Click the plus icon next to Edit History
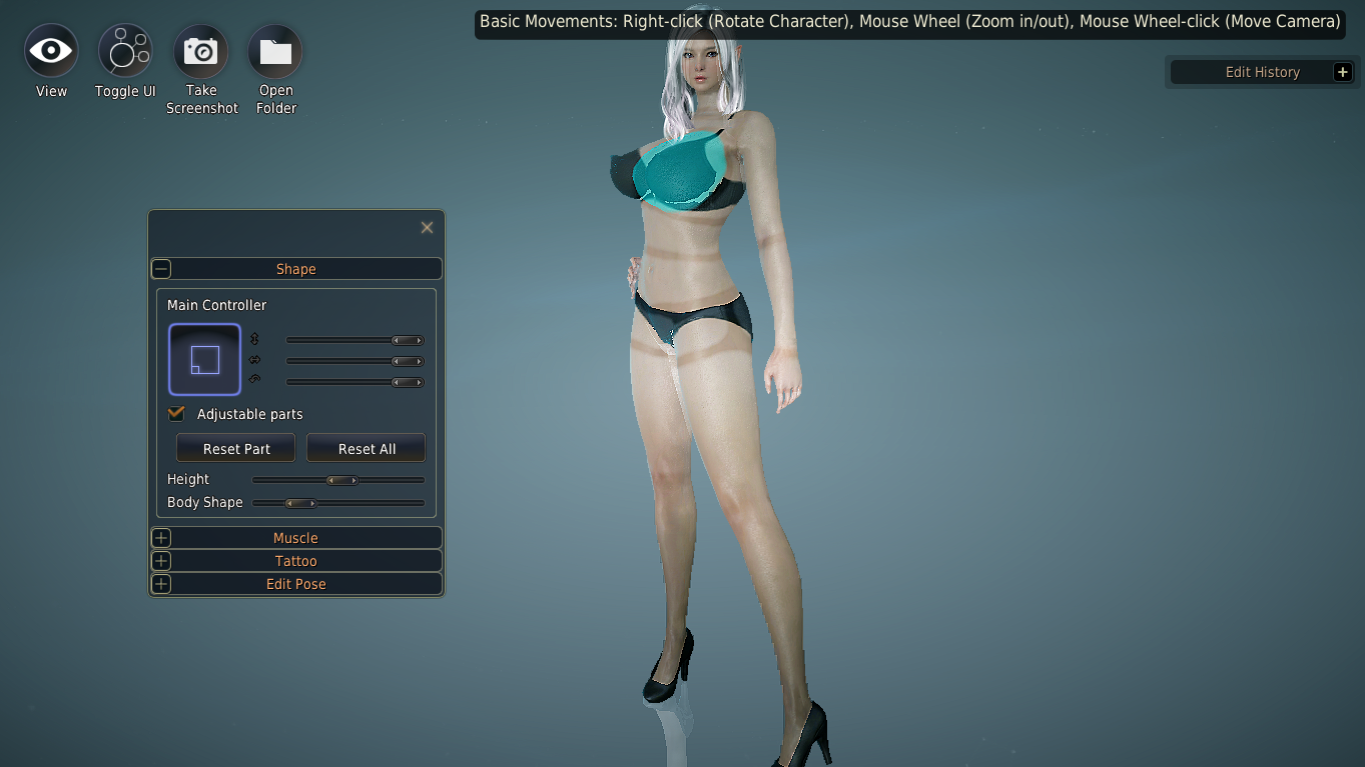Image resolution: width=1365 pixels, height=767 pixels. [x=1343, y=71]
